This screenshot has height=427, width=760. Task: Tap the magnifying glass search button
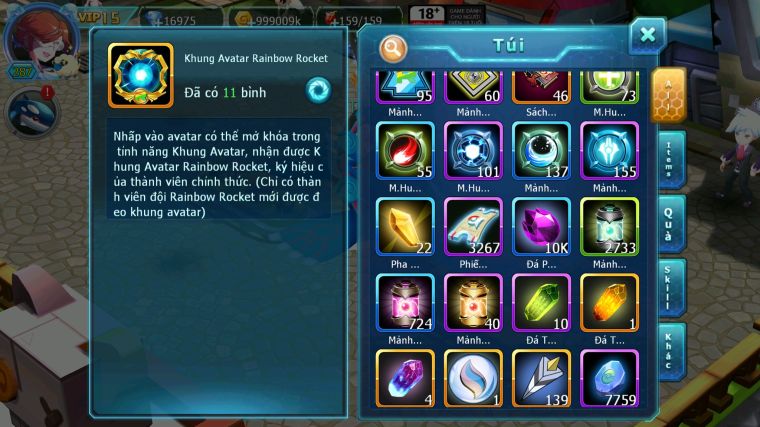(393, 47)
